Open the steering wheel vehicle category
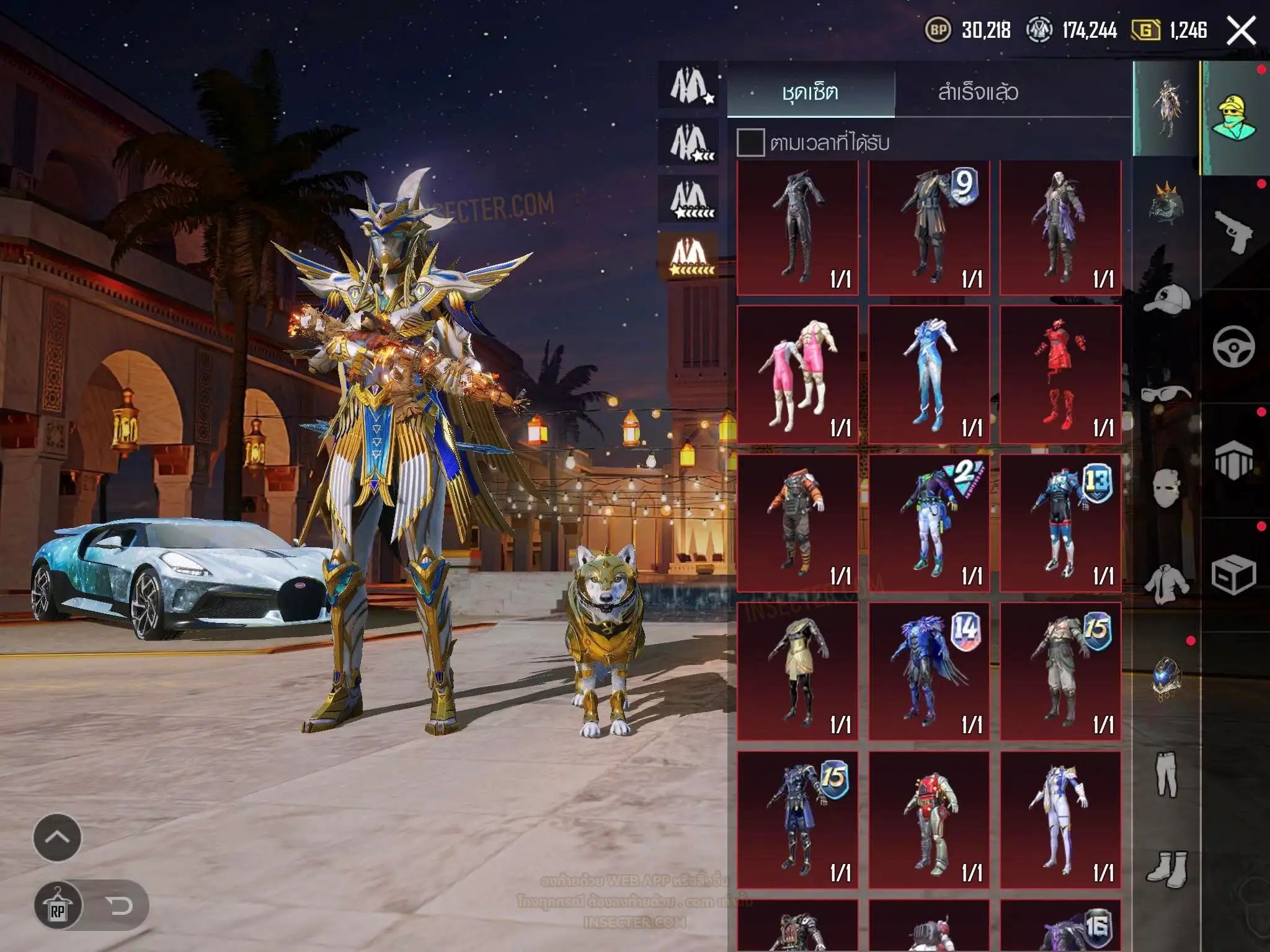Viewport: 1270px width, 952px height. [1233, 346]
